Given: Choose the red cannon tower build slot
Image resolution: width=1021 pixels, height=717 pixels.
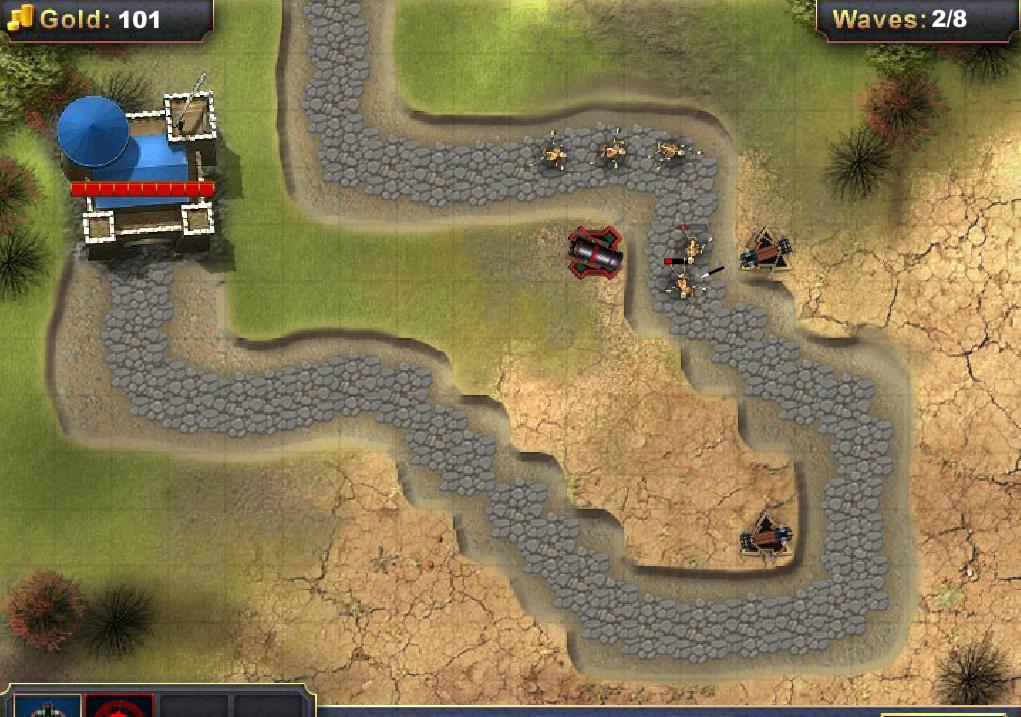Looking at the screenshot, I should tap(119, 706).
